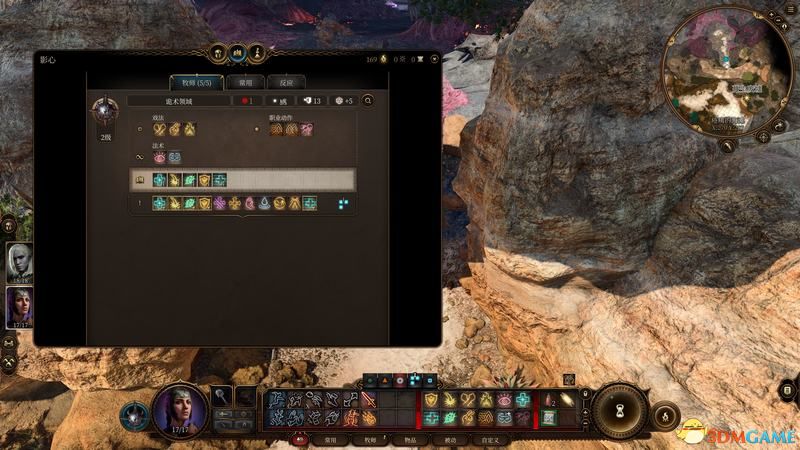Click the level 2 spell orb emblem
Viewport: 800px width, 450px height.
click(x=105, y=112)
